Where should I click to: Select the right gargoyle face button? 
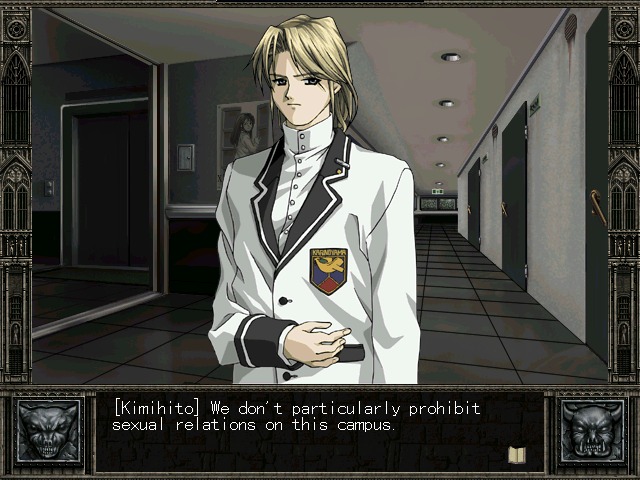tap(591, 432)
